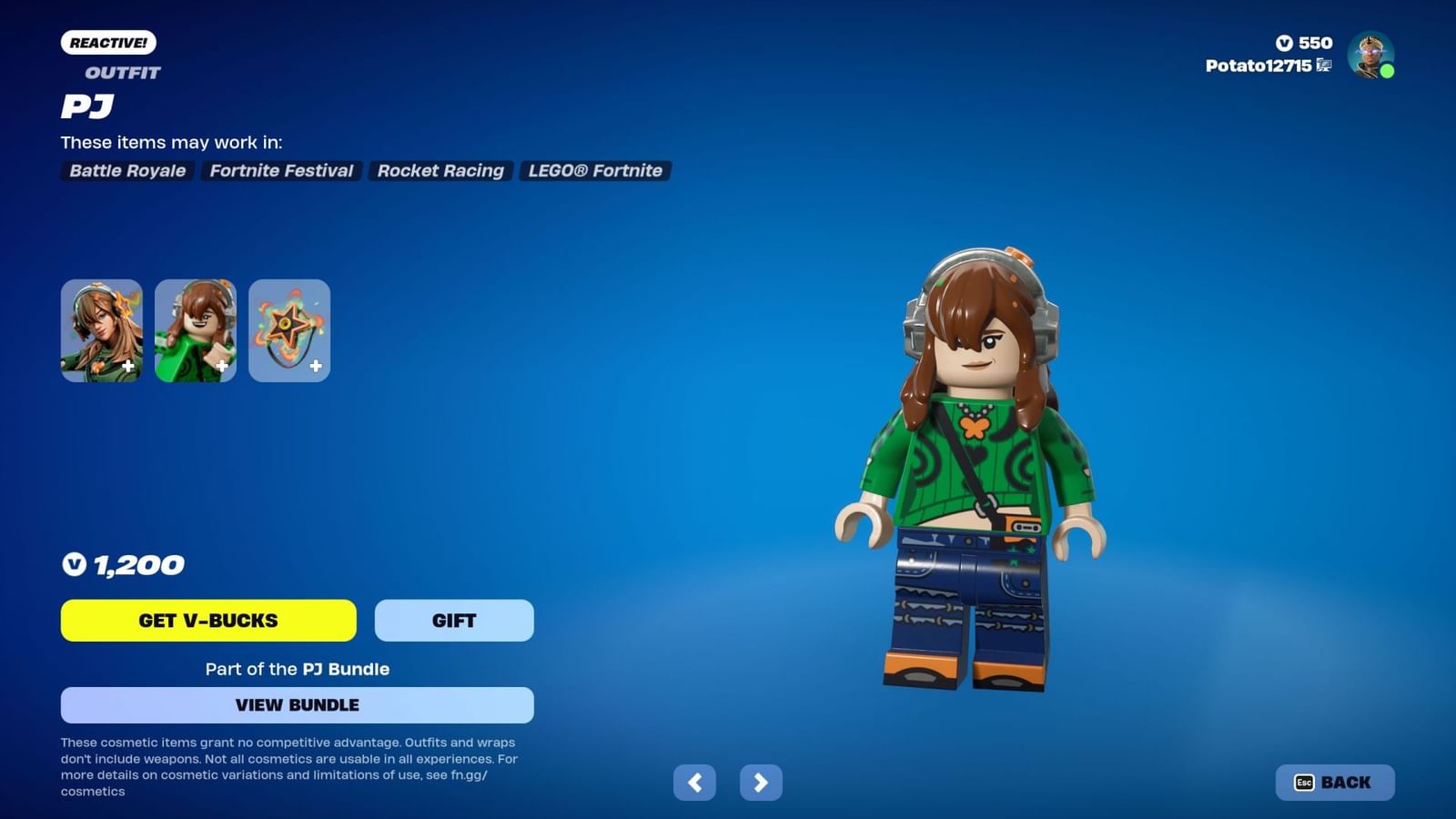Image resolution: width=1456 pixels, height=819 pixels.
Task: Click the plus on the outfit preview tile
Action: tap(129, 366)
